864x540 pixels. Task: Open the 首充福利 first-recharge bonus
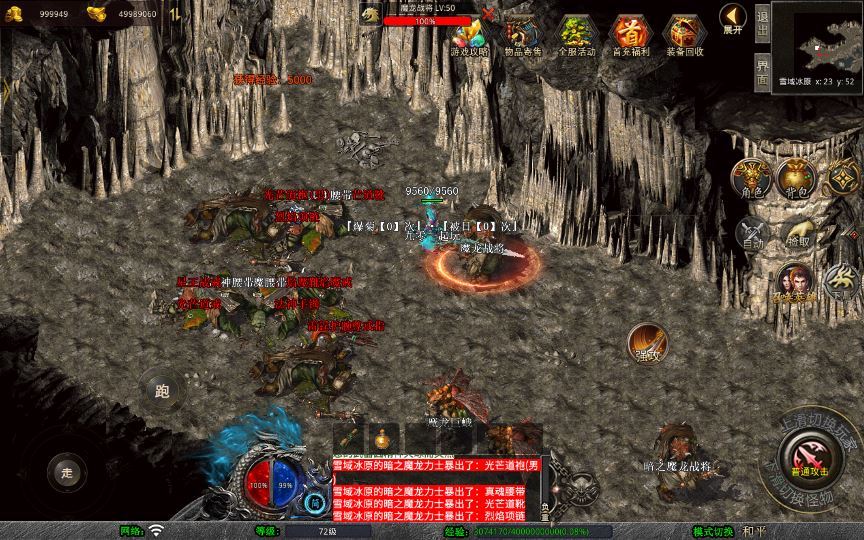[x=629, y=35]
